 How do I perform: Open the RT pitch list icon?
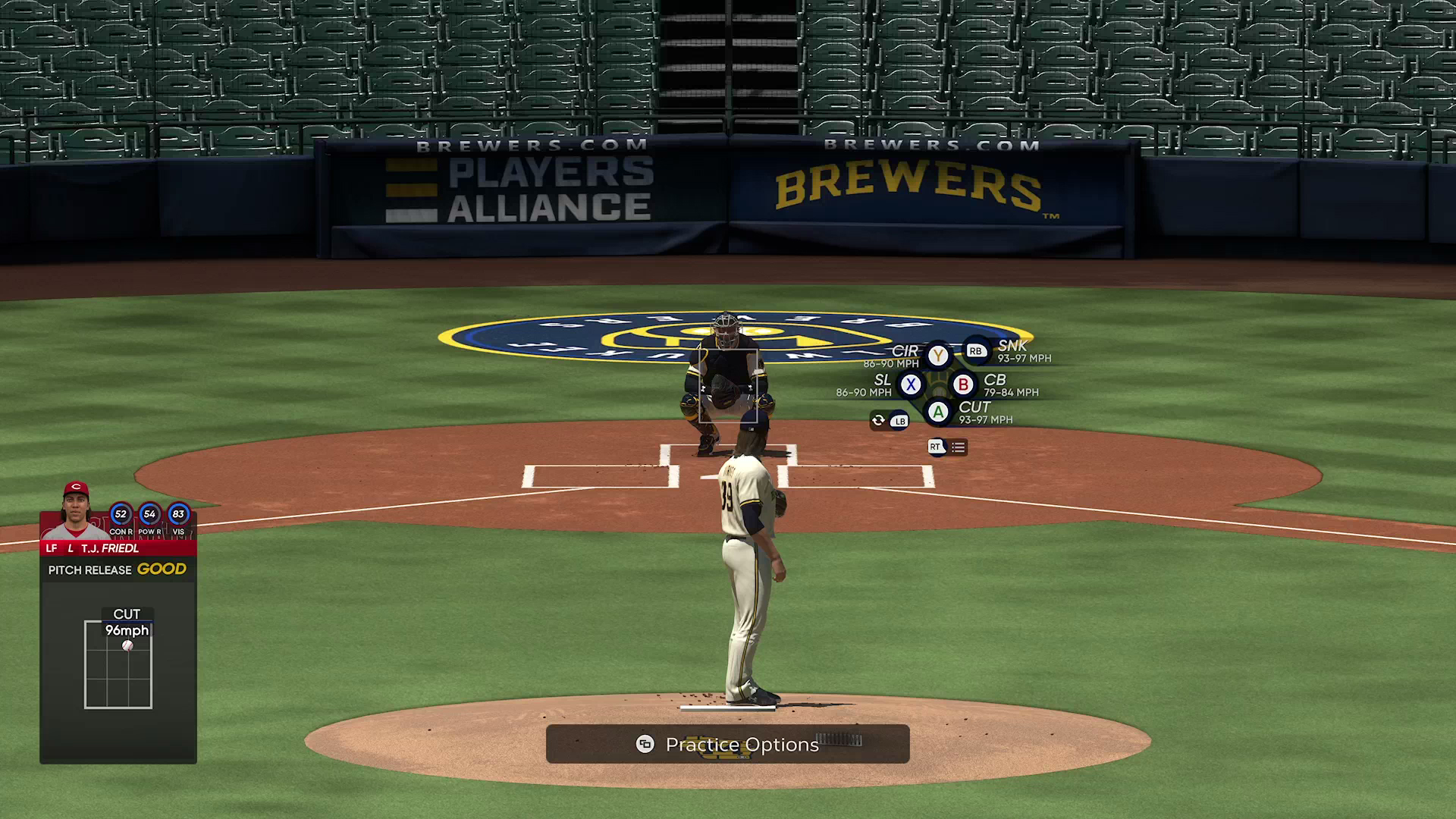[x=935, y=447]
